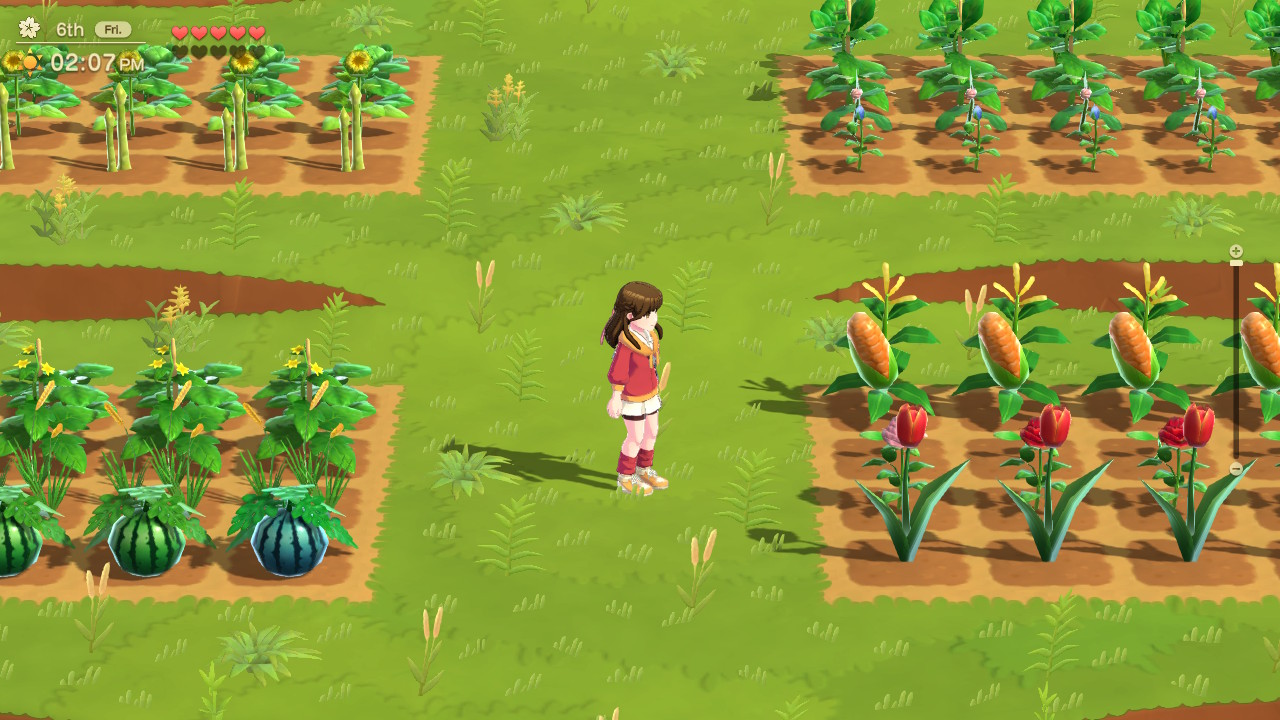The height and width of the screenshot is (720, 1280).
Task: Click the Fri. day badge
Action: point(113,29)
